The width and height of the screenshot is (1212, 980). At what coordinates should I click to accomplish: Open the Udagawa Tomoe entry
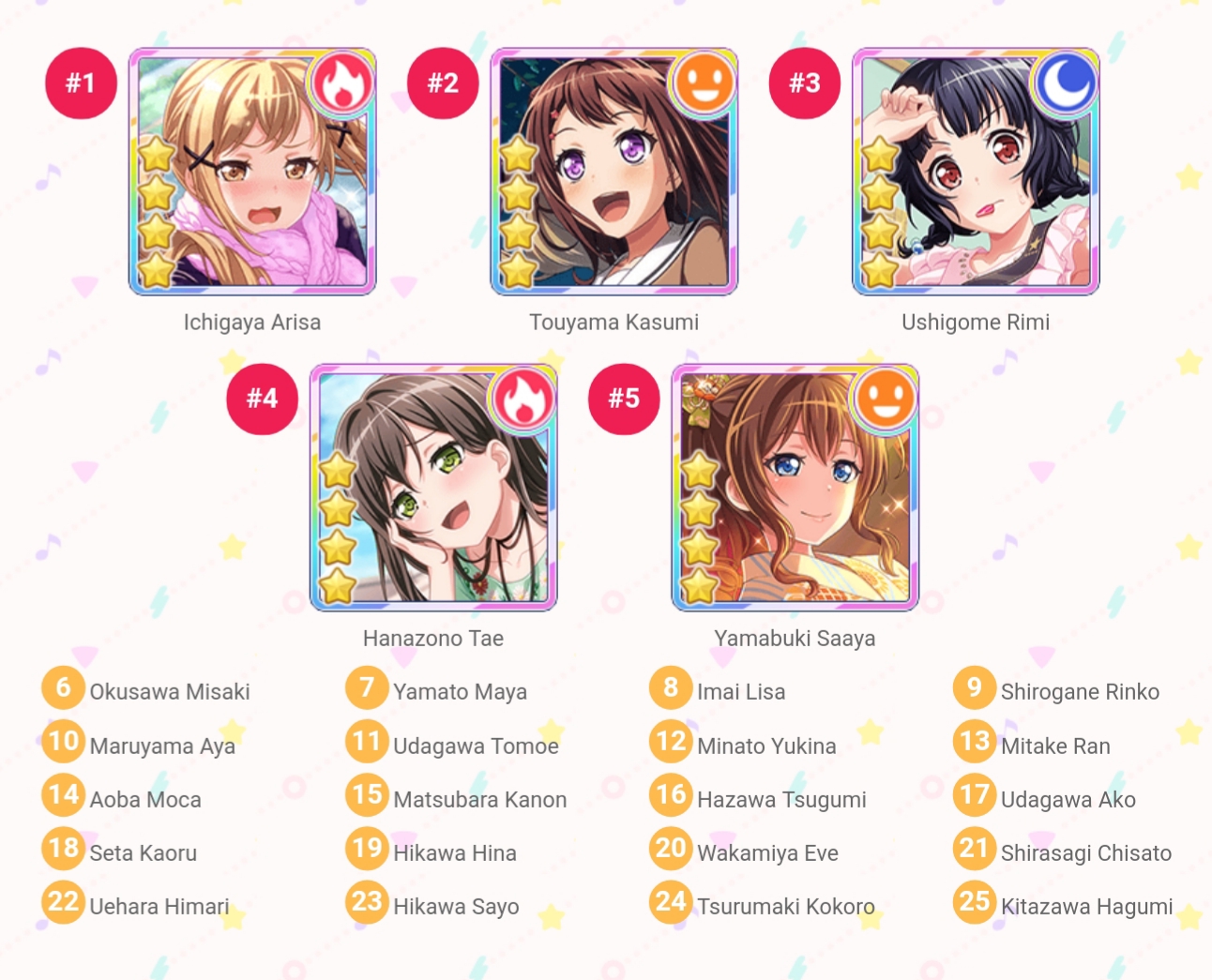pyautogui.click(x=476, y=746)
